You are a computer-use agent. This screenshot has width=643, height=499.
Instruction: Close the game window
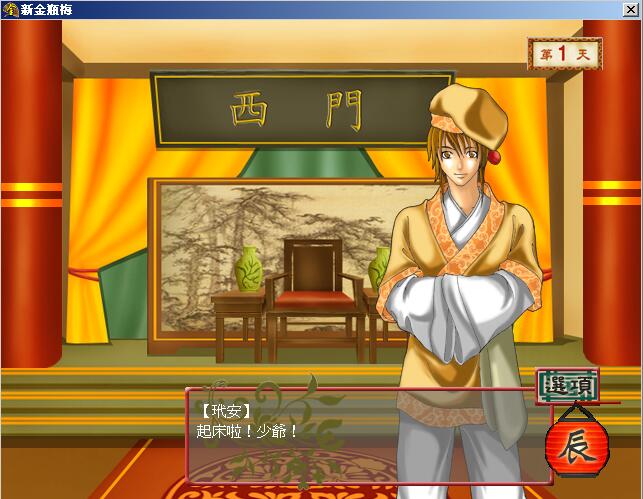coord(631,9)
